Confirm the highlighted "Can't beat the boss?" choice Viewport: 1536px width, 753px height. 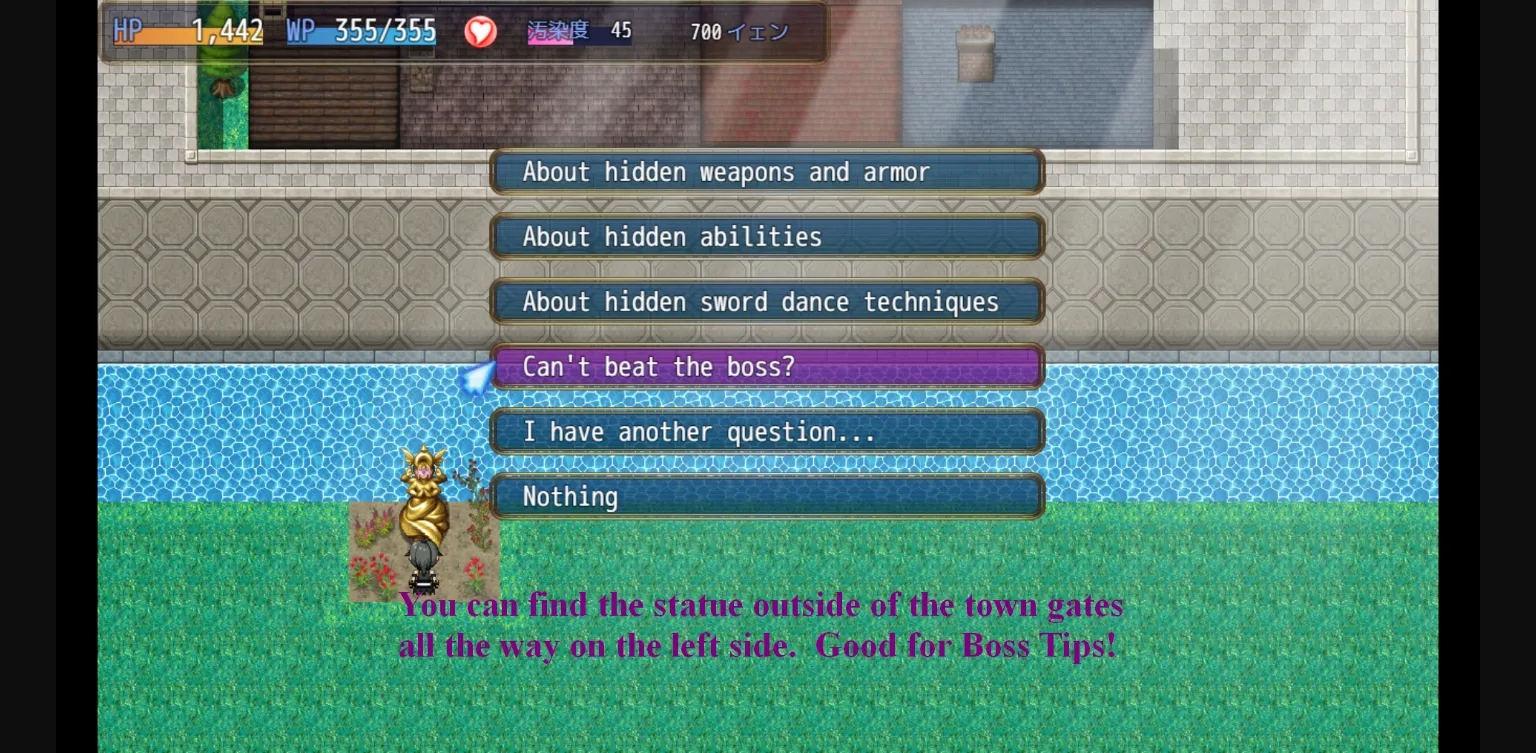tap(766, 366)
